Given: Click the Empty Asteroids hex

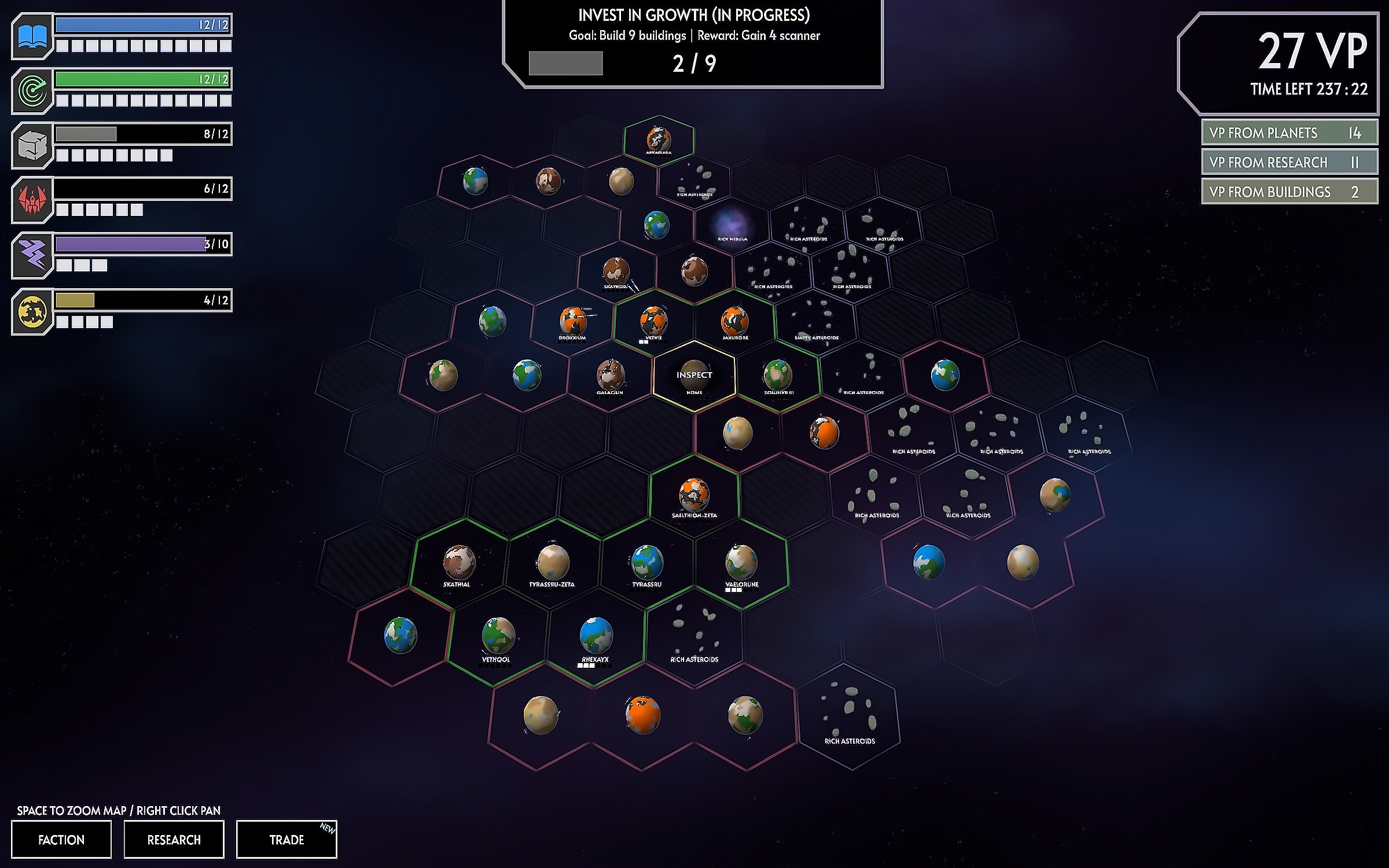Looking at the screenshot, I should point(817,322).
